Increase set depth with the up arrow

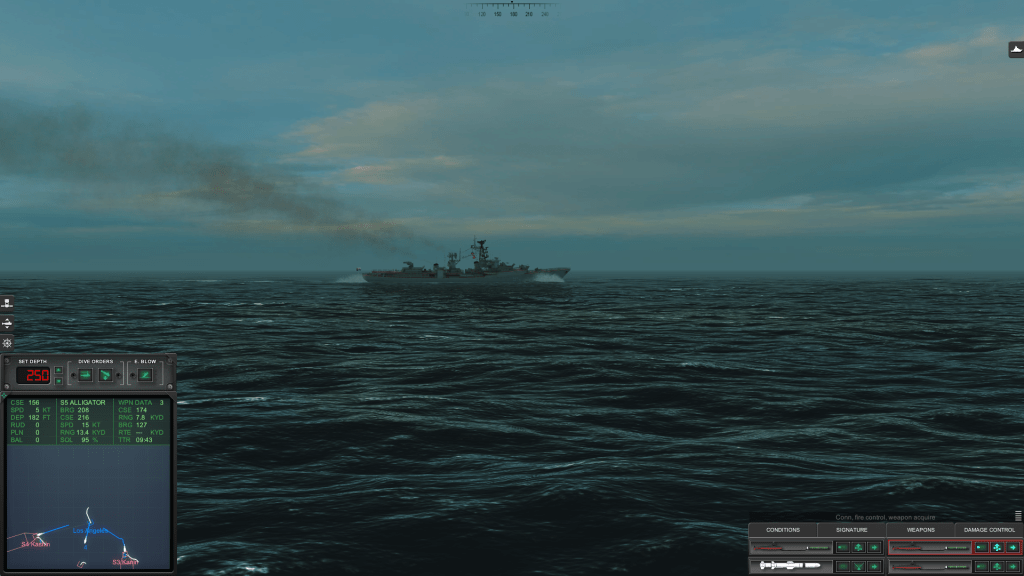click(59, 371)
